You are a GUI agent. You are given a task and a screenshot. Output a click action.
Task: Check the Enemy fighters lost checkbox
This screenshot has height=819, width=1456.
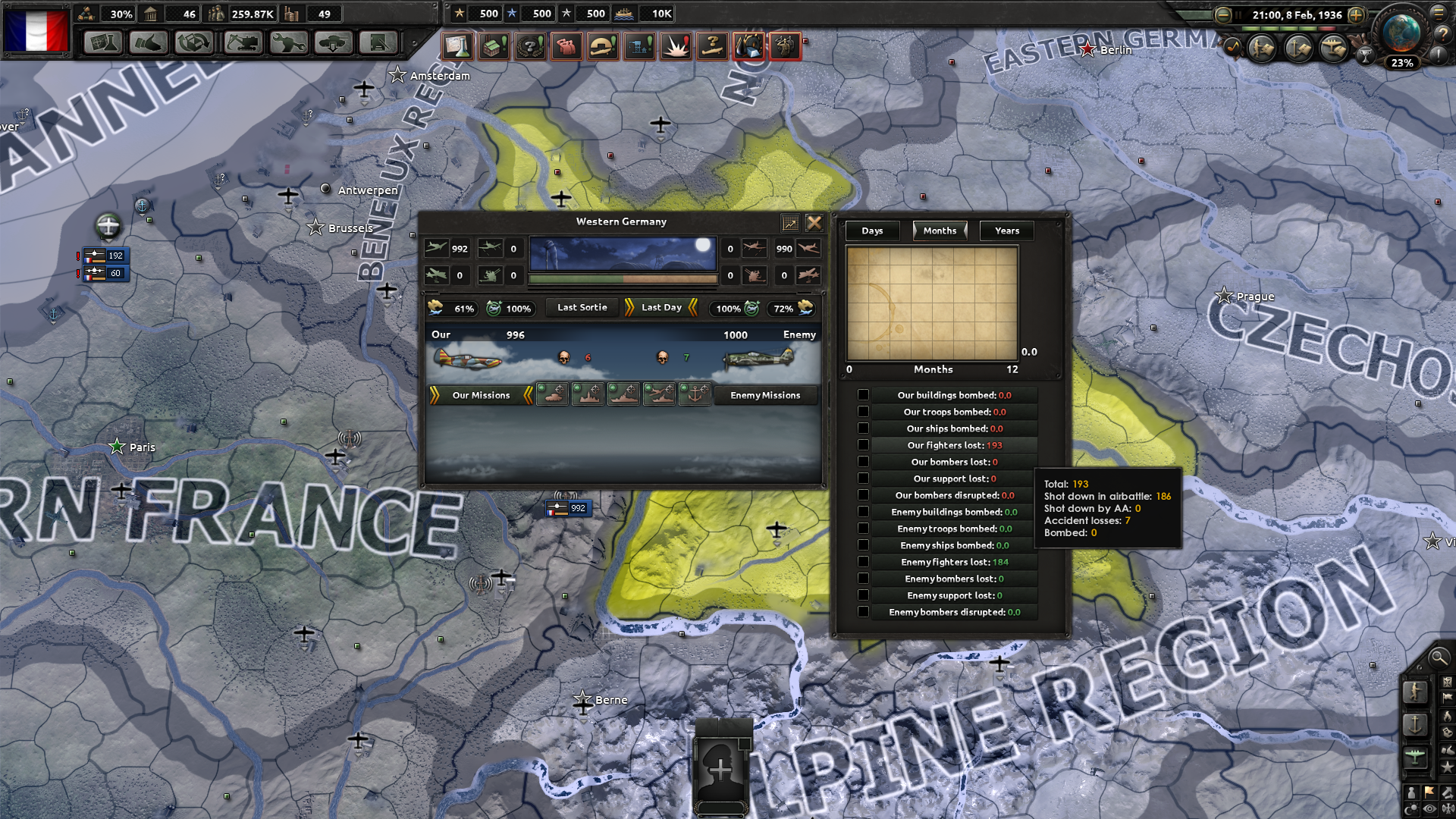(863, 562)
